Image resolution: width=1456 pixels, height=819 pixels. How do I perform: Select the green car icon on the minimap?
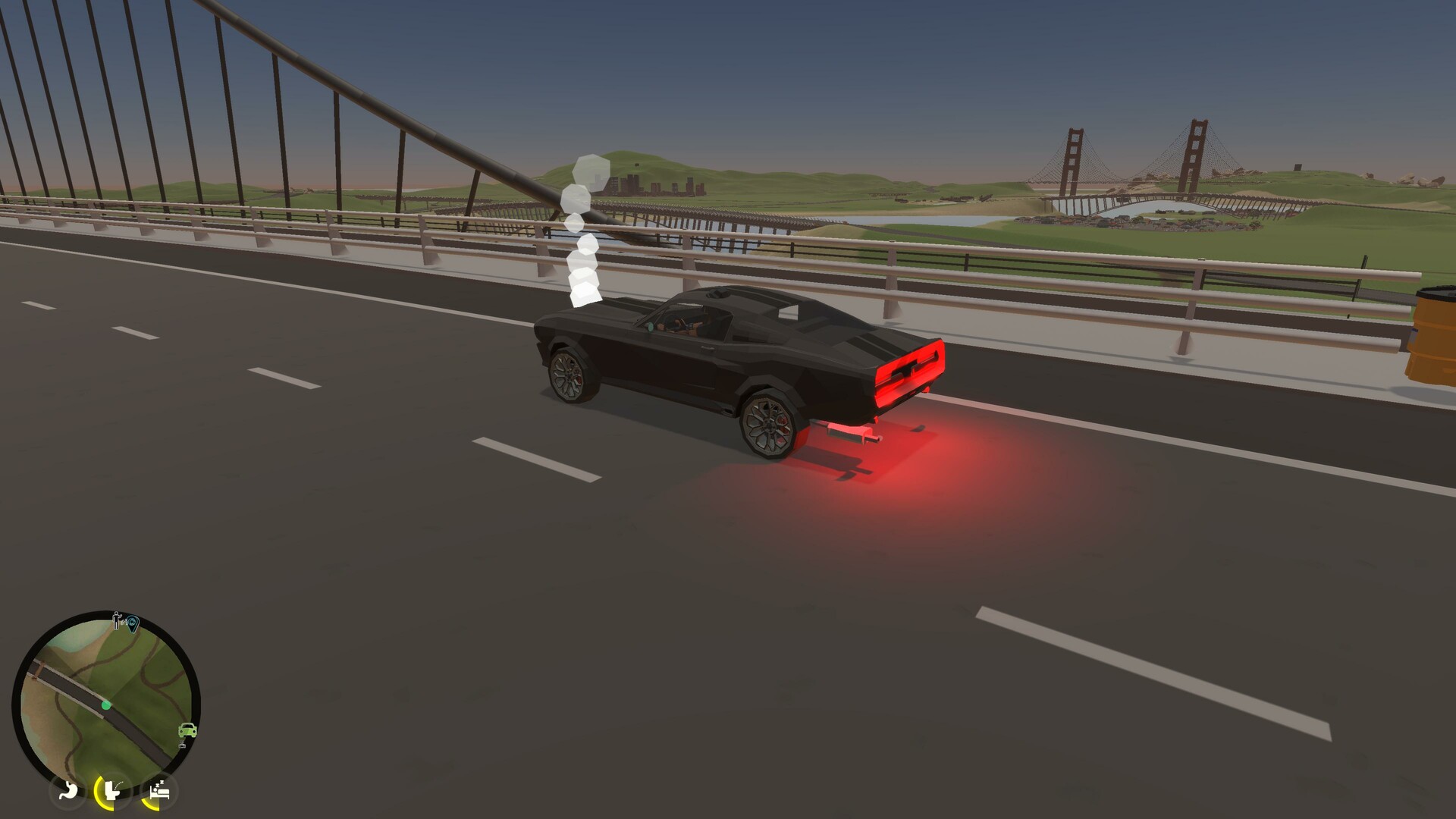(x=187, y=730)
